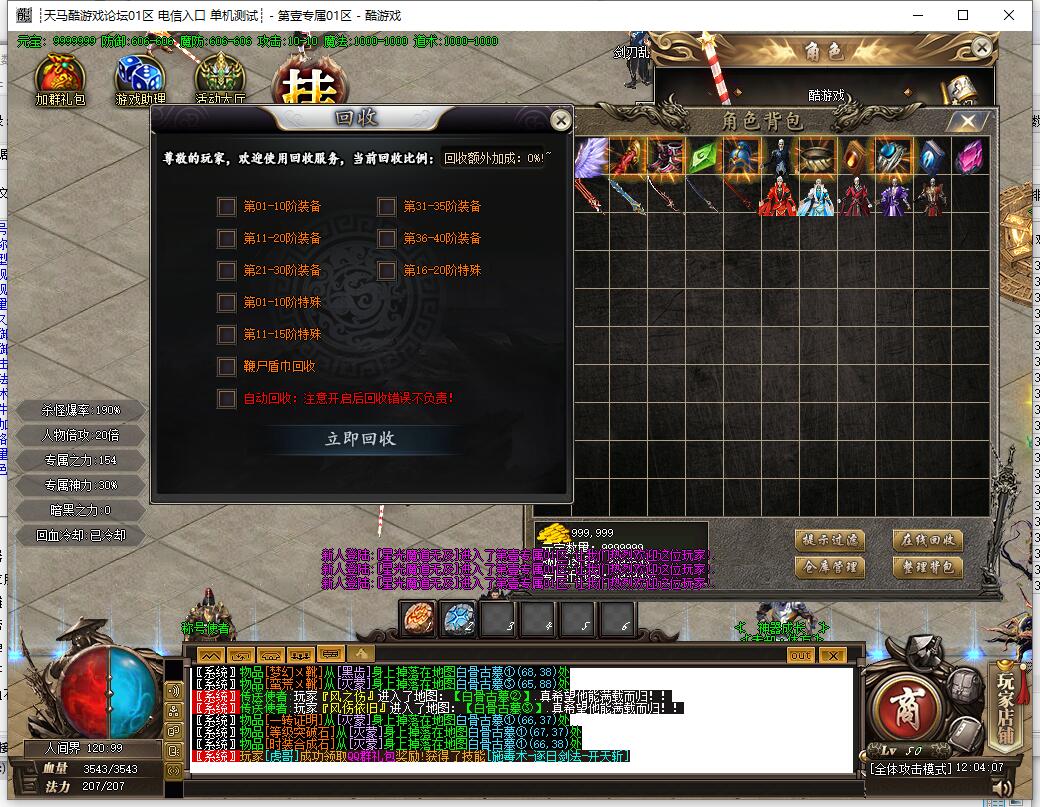1040x807 pixels.
Task: Open the 活动大厅 event hall icon
Action: point(219,78)
